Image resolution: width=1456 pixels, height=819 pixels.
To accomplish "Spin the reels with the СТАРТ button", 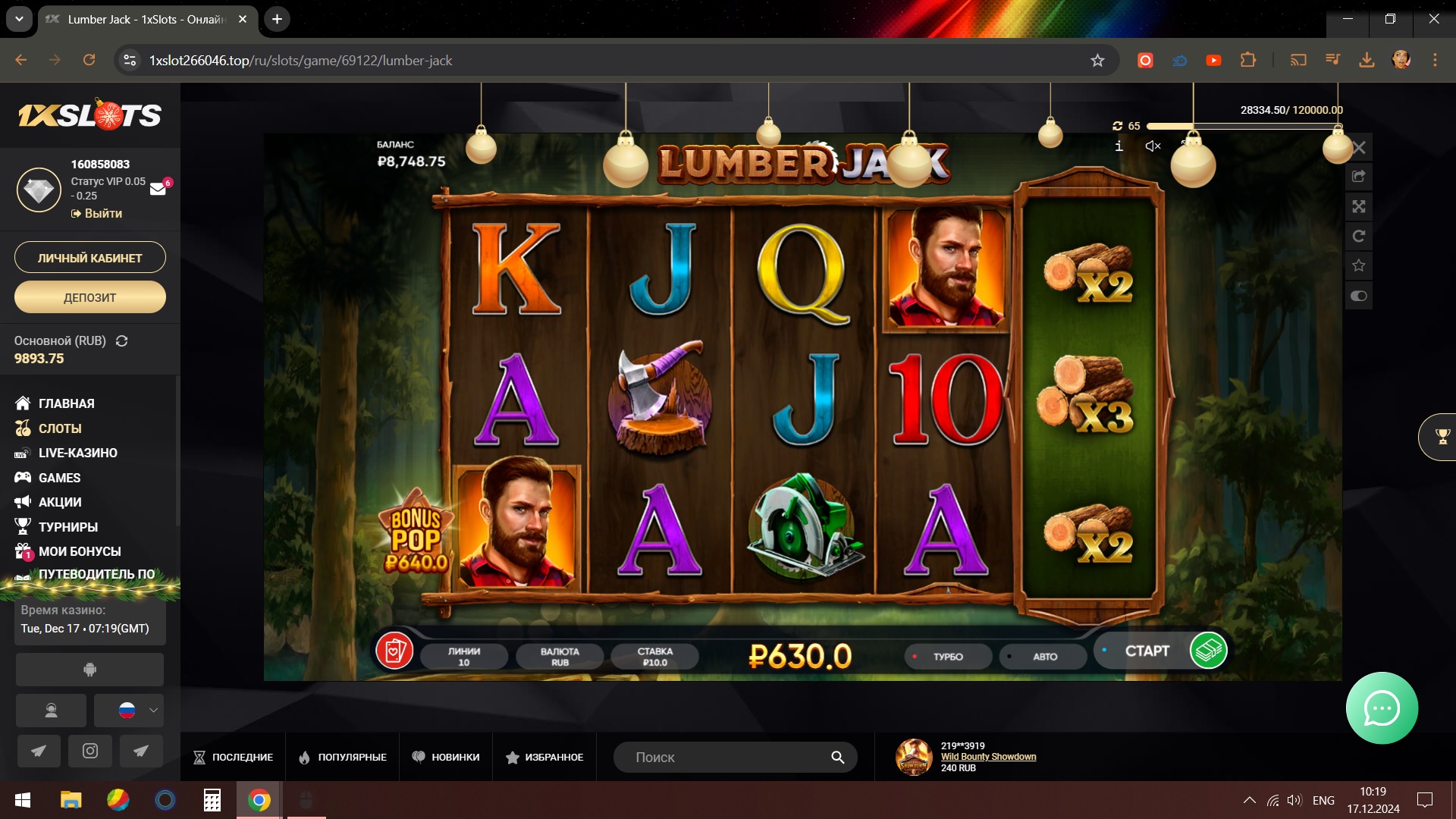I will point(1147,651).
